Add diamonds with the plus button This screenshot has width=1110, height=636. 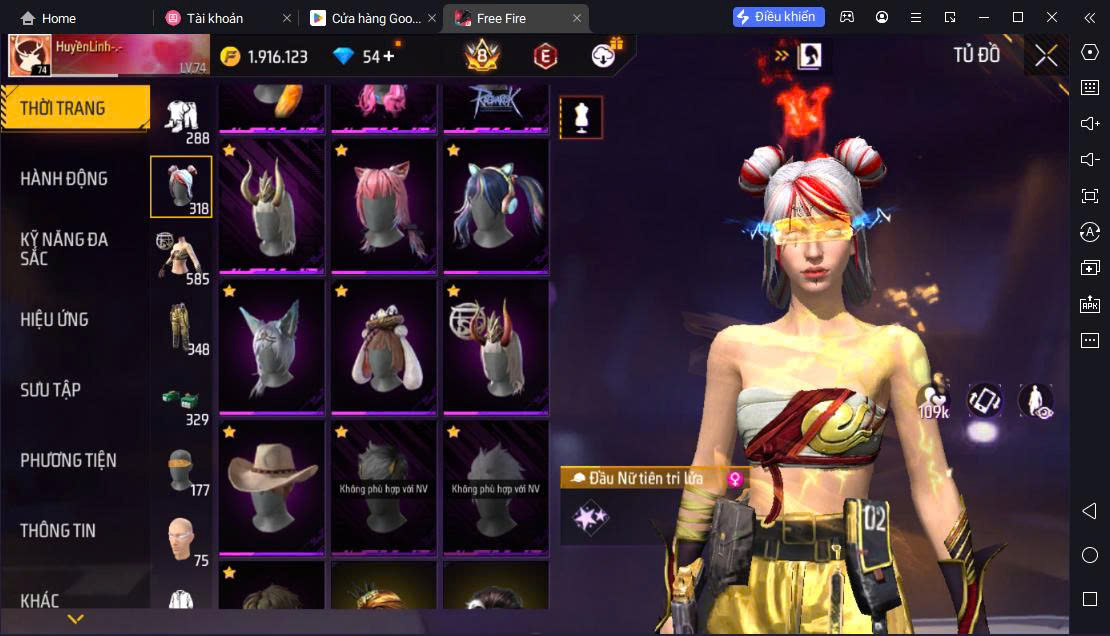389,56
